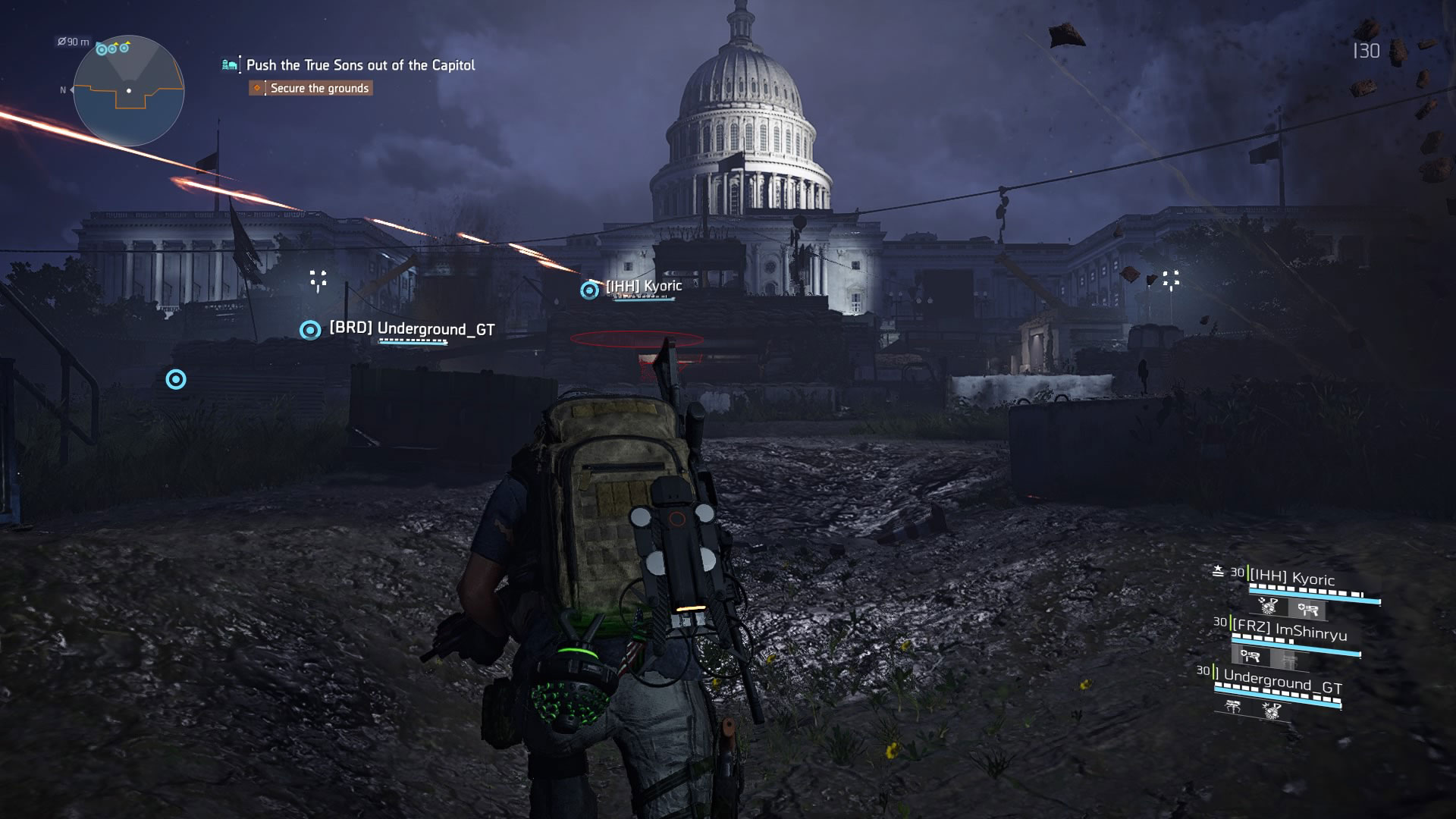Click Underground_GT's deployable turret skill icon
The width and height of the screenshot is (1456, 819).
(x=1234, y=708)
